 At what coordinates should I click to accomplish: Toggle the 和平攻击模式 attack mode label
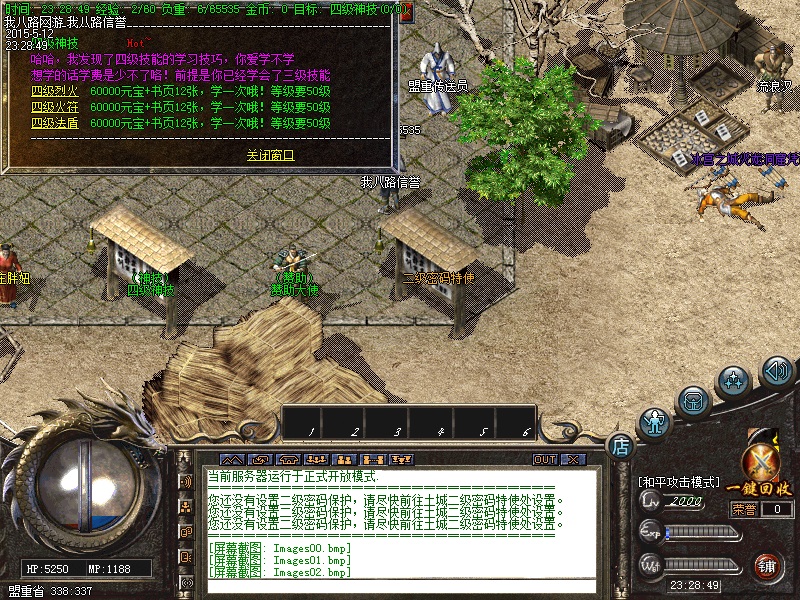(679, 482)
